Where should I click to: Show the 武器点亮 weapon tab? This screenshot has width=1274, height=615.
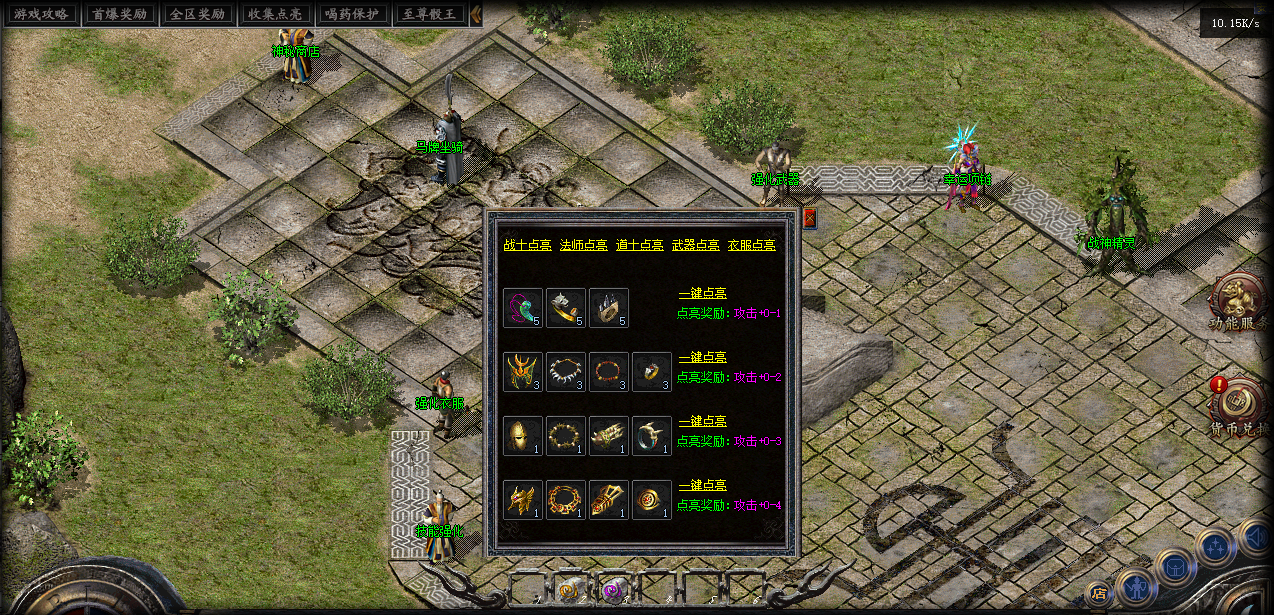(x=695, y=245)
